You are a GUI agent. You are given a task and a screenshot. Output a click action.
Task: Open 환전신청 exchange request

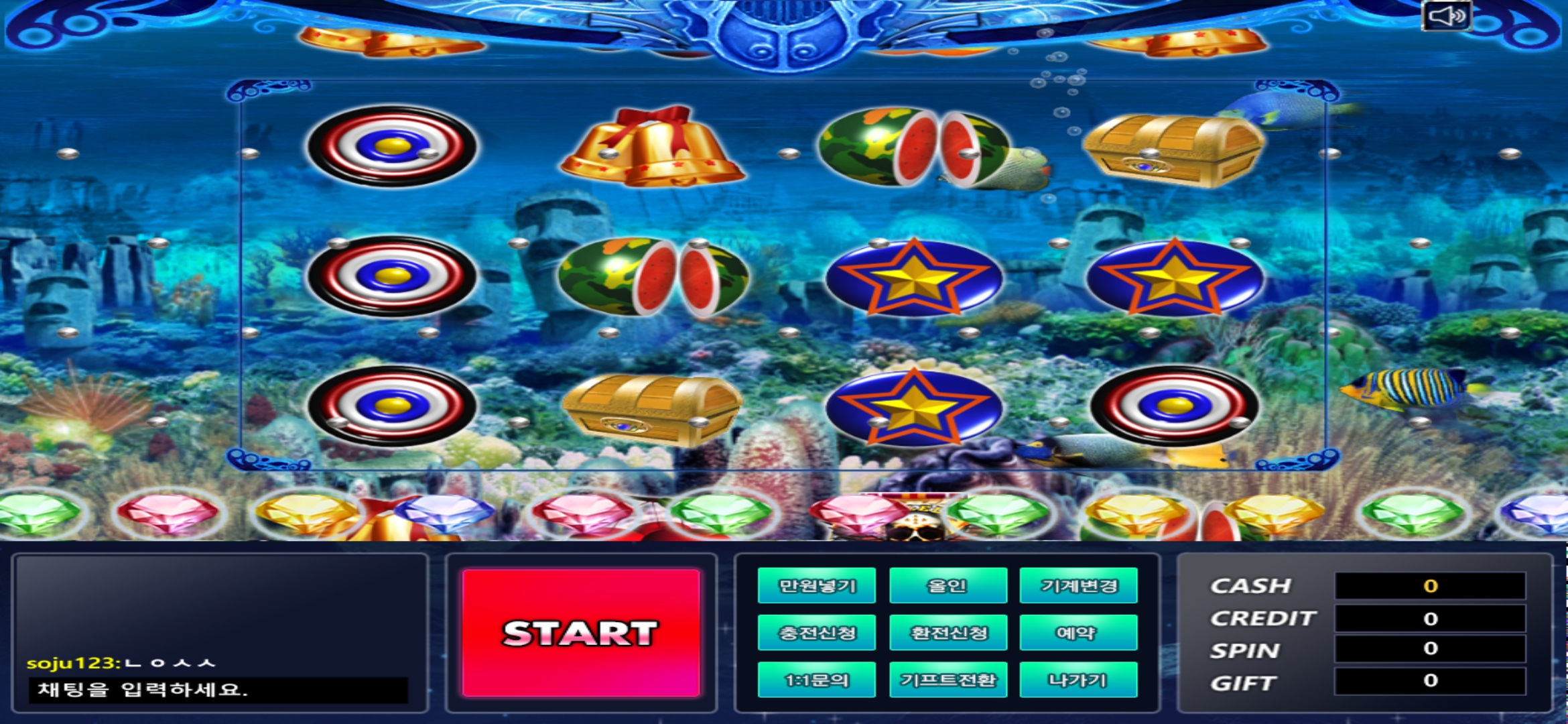pyautogui.click(x=947, y=631)
